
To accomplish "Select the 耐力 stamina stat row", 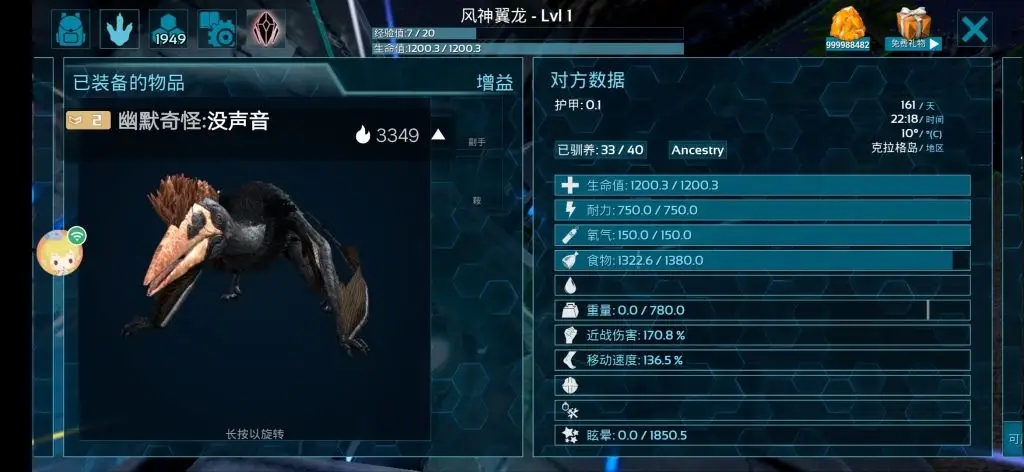I will pos(762,210).
